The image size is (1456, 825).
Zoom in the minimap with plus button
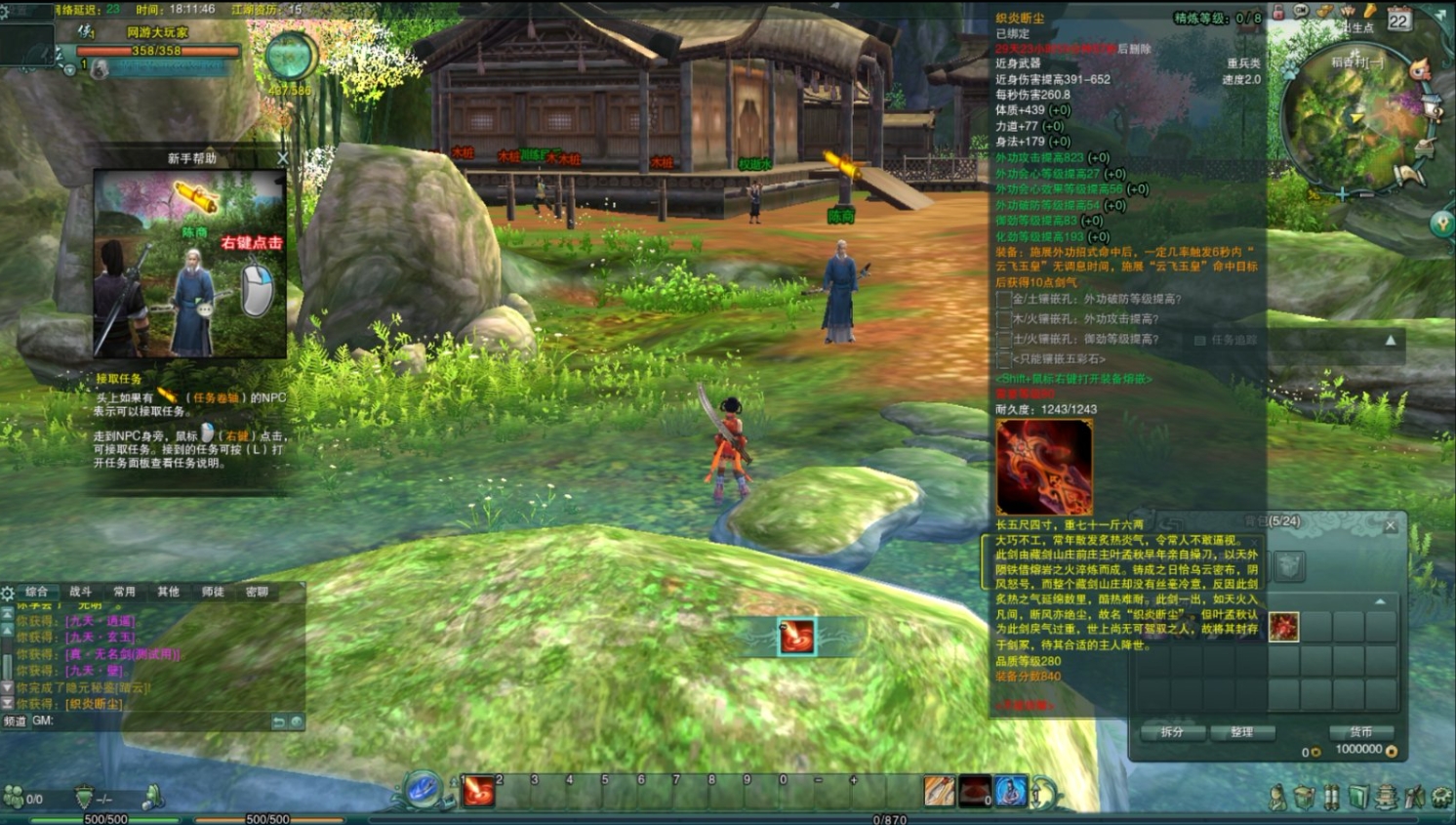[x=1343, y=195]
